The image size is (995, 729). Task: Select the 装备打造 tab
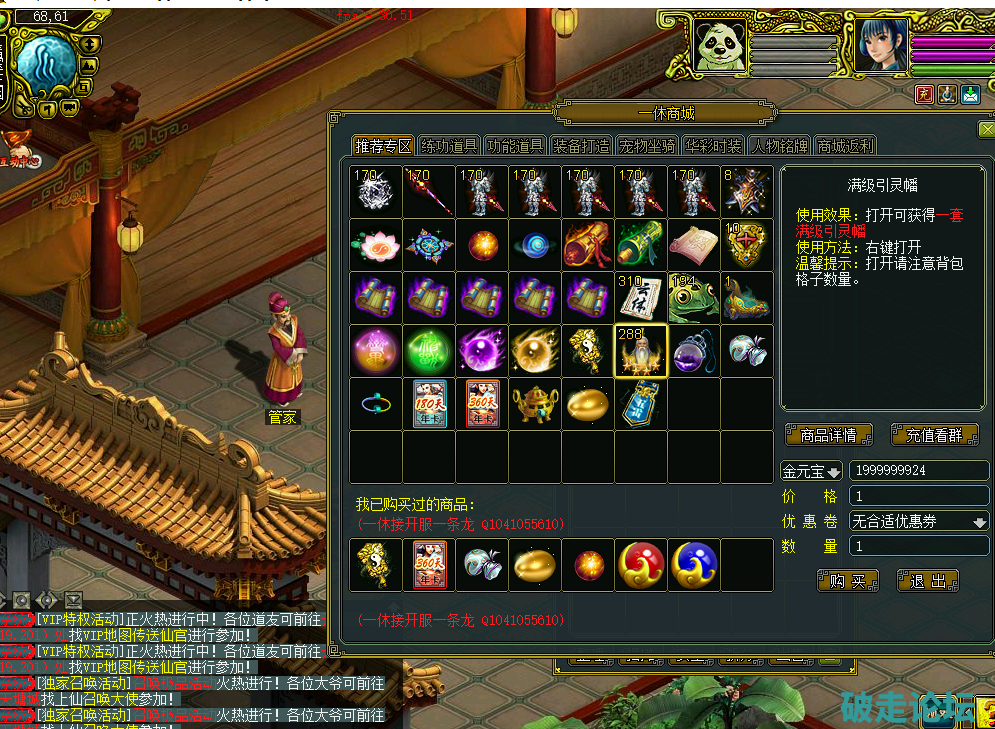pyautogui.click(x=581, y=146)
